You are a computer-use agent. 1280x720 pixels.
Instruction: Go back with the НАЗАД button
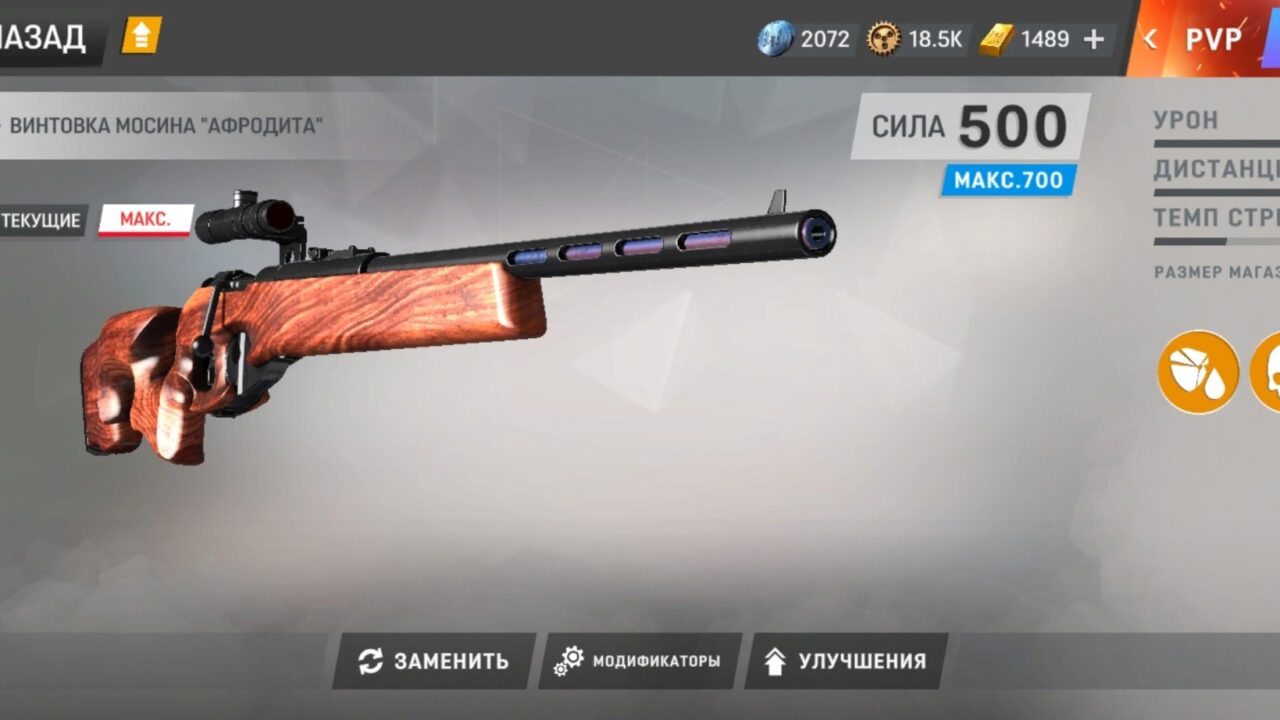[x=45, y=38]
